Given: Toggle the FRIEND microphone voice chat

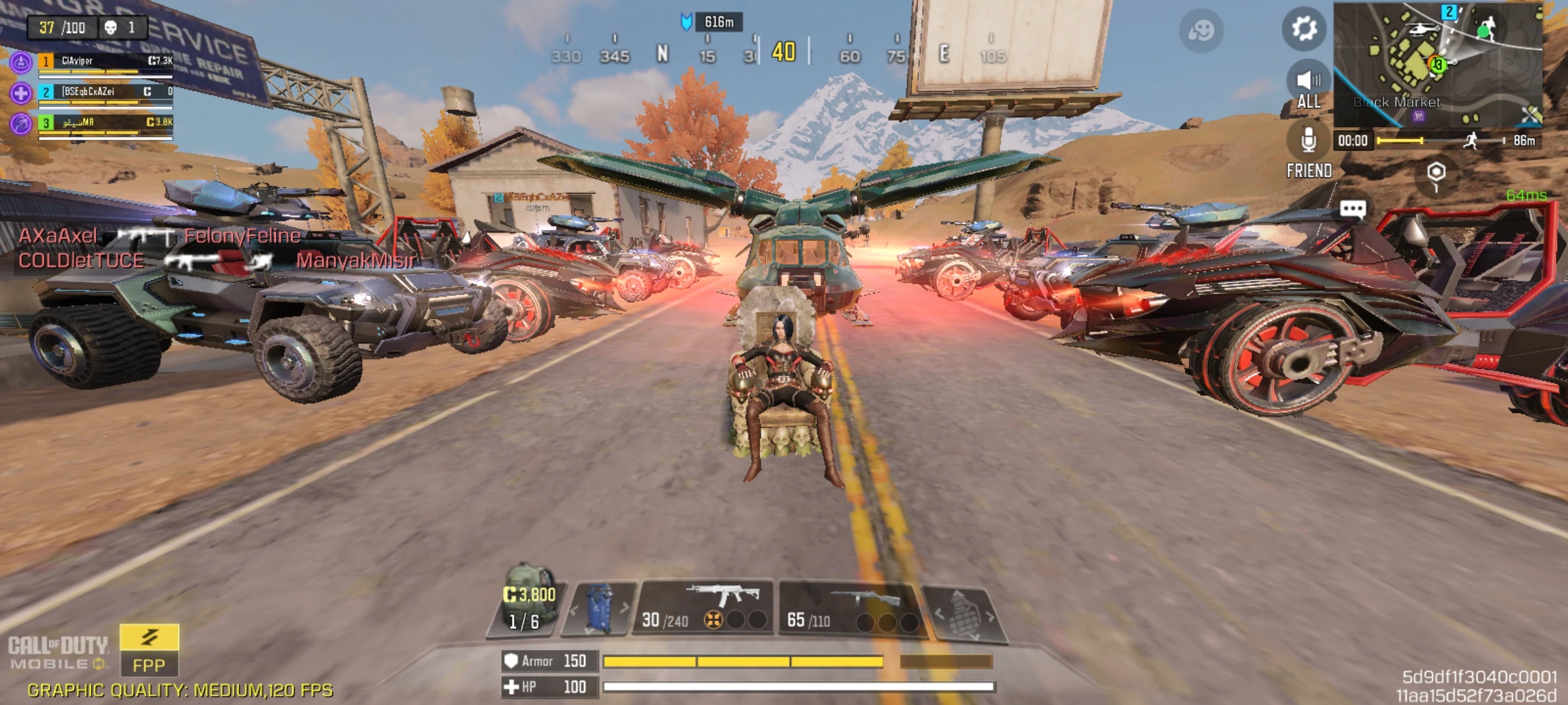Looking at the screenshot, I should (x=1309, y=149).
